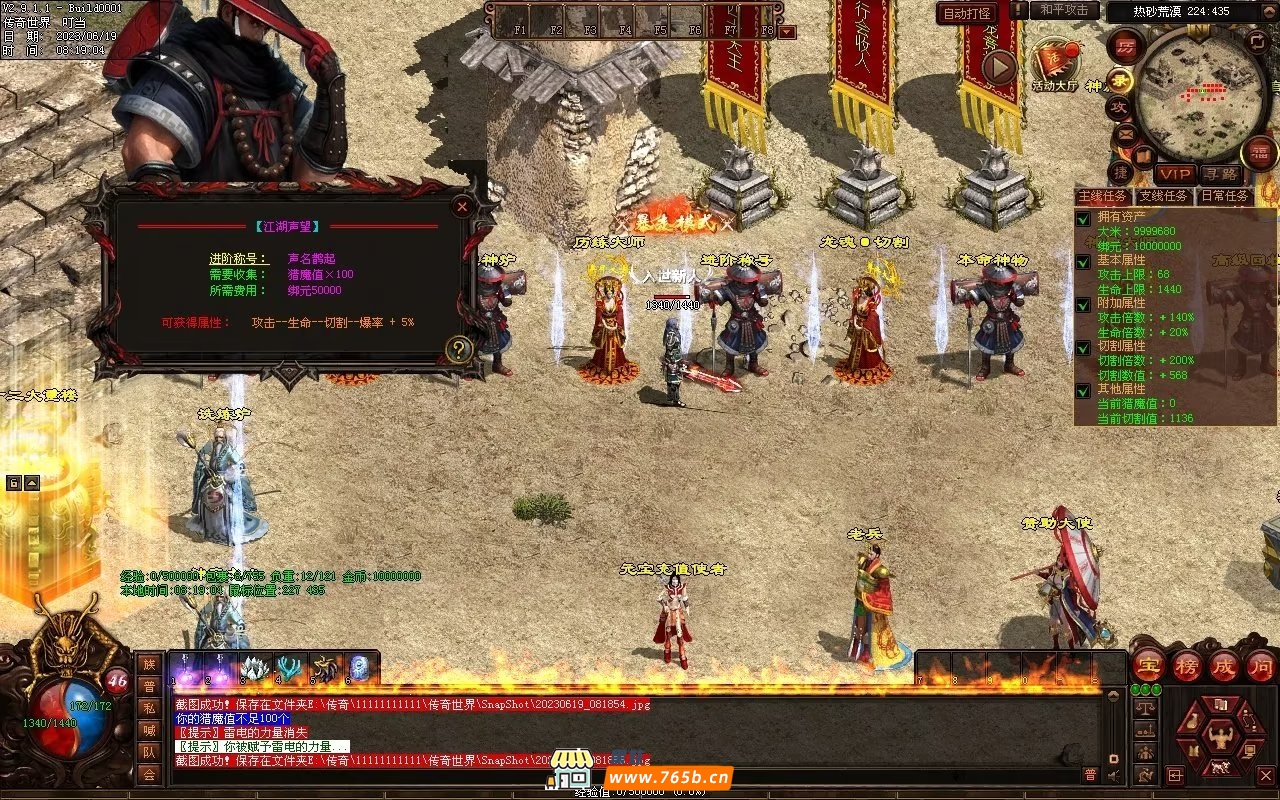Switch the 和平攻击 attack mode

1064,10
